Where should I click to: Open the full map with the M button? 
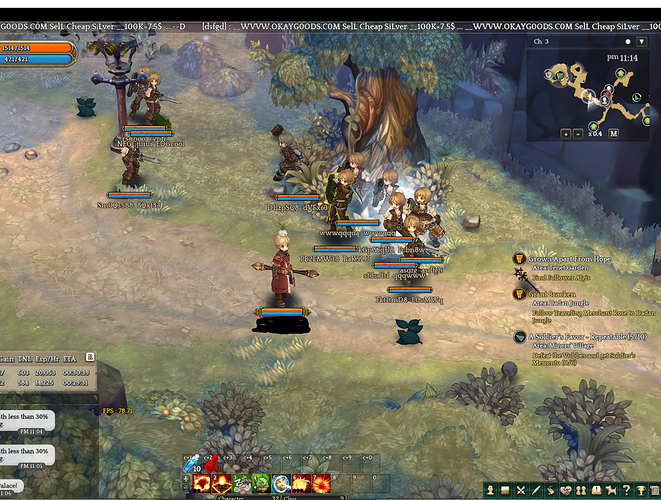coord(614,133)
